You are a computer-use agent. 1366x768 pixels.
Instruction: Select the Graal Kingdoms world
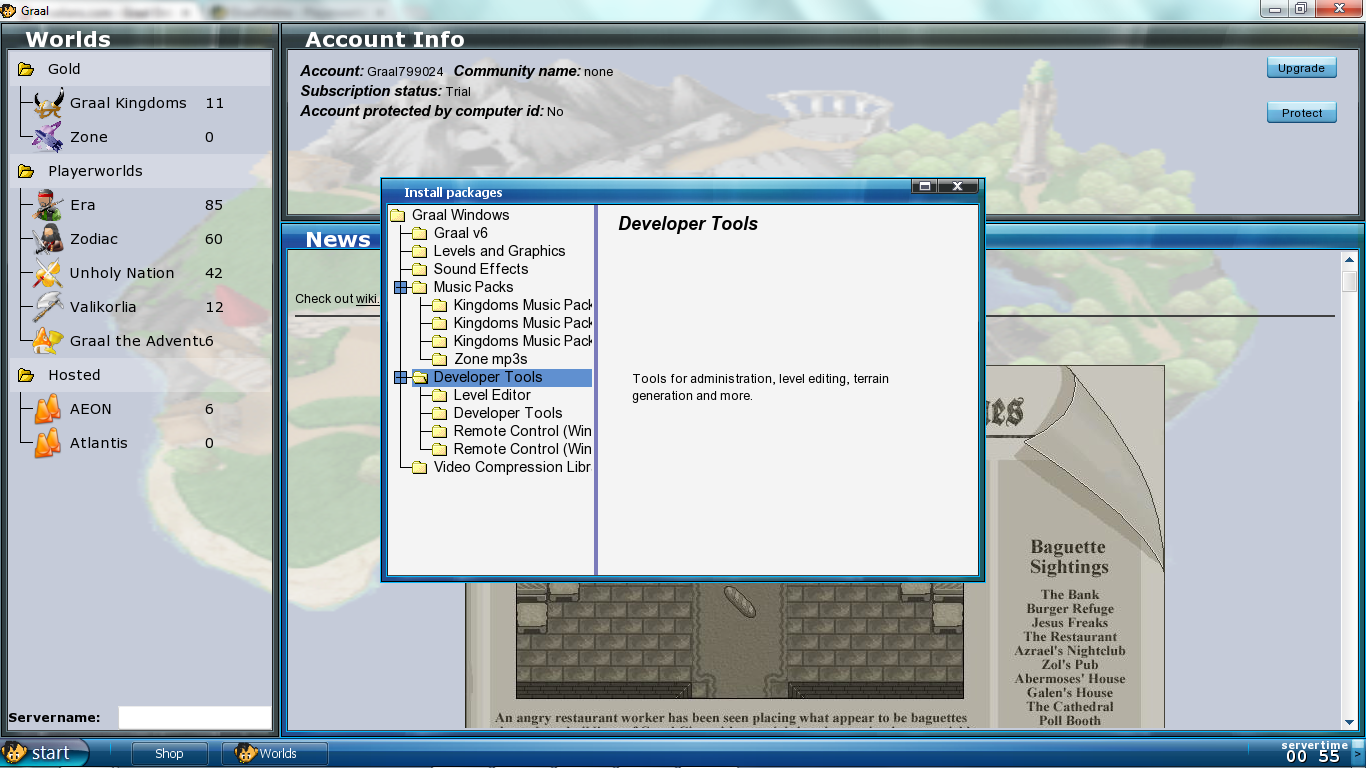(x=127, y=103)
